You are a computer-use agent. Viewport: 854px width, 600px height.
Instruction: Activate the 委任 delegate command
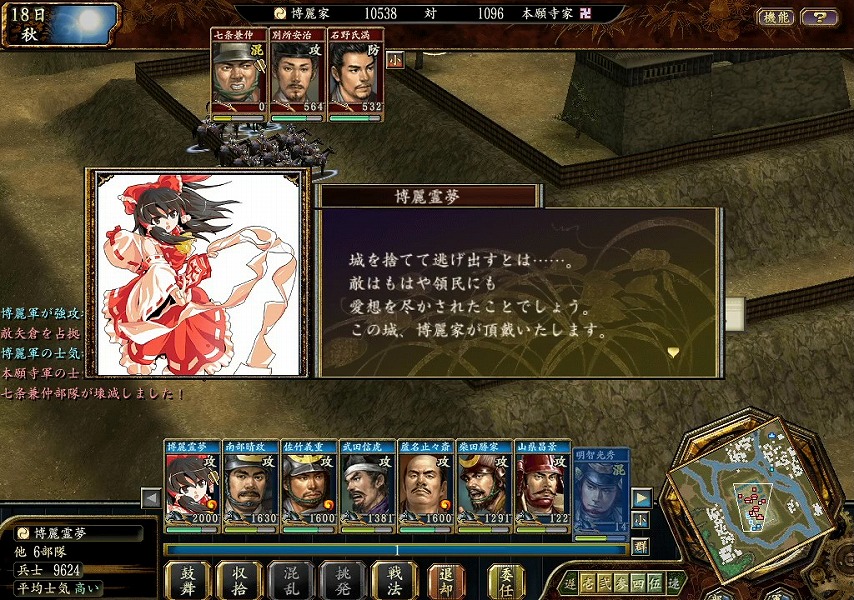point(506,579)
